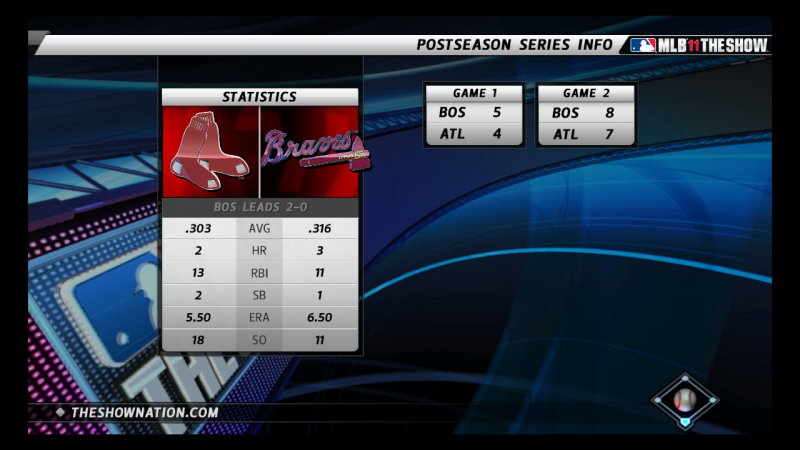Open the TheShowNation.com link

point(144,412)
